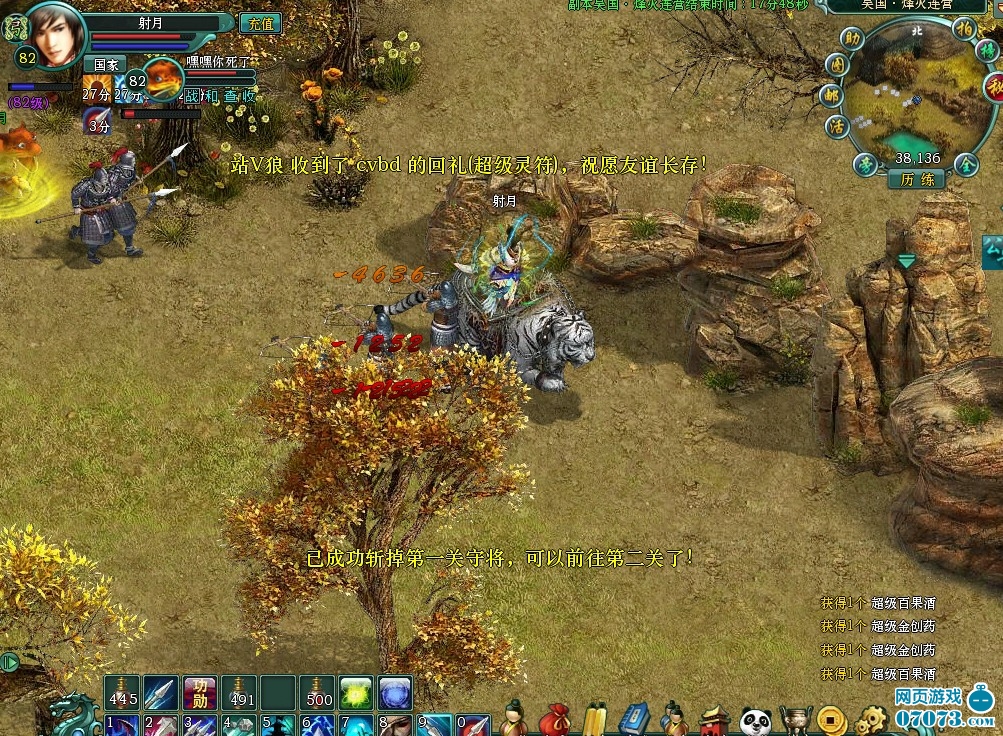
Task: Open the 助 helper button by minimap
Action: [851, 39]
